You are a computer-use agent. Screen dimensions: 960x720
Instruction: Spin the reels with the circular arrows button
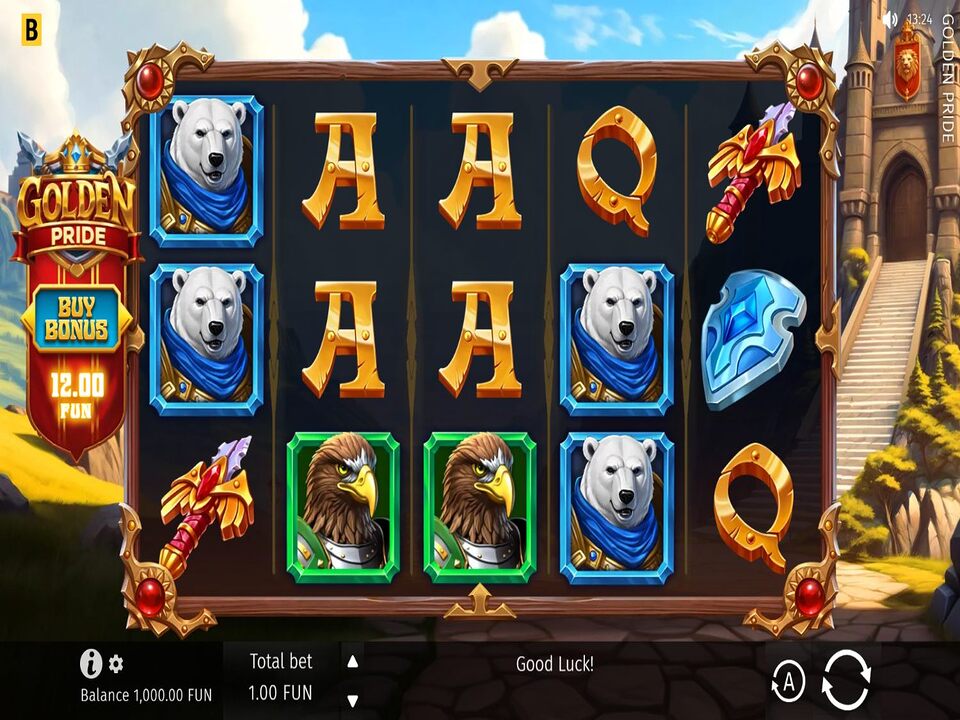[846, 680]
